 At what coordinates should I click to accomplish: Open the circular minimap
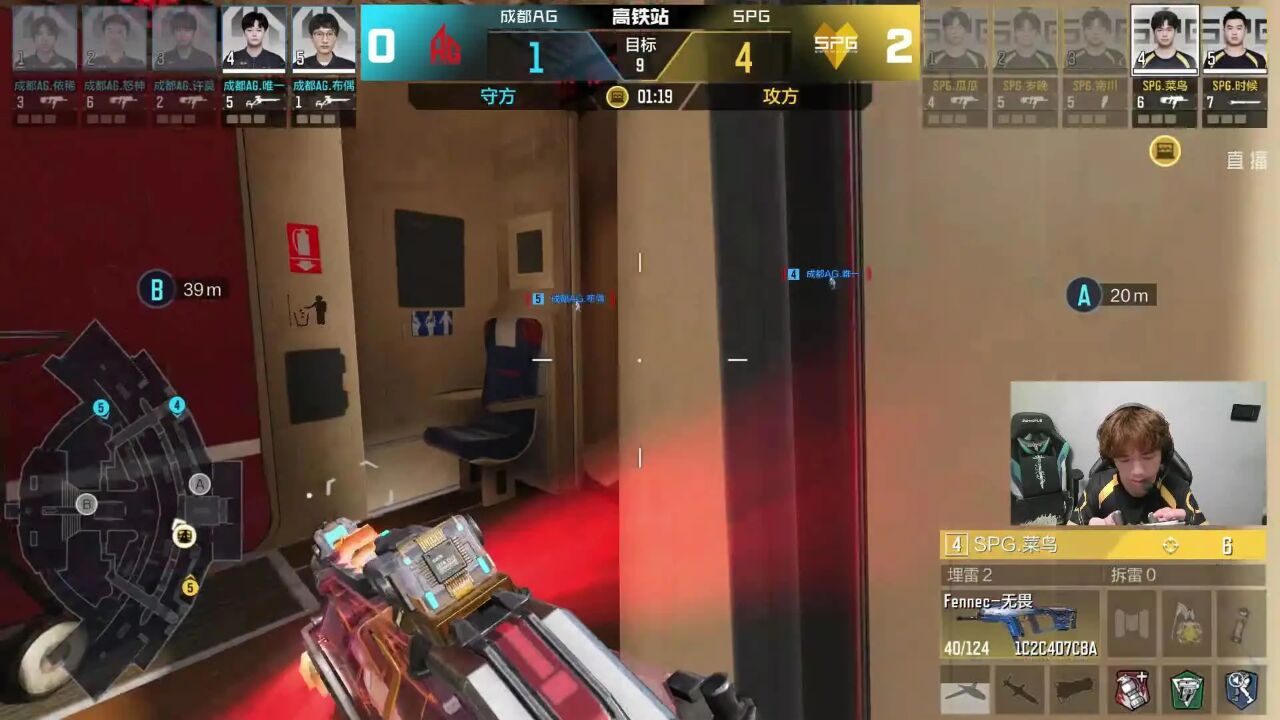coord(125,500)
